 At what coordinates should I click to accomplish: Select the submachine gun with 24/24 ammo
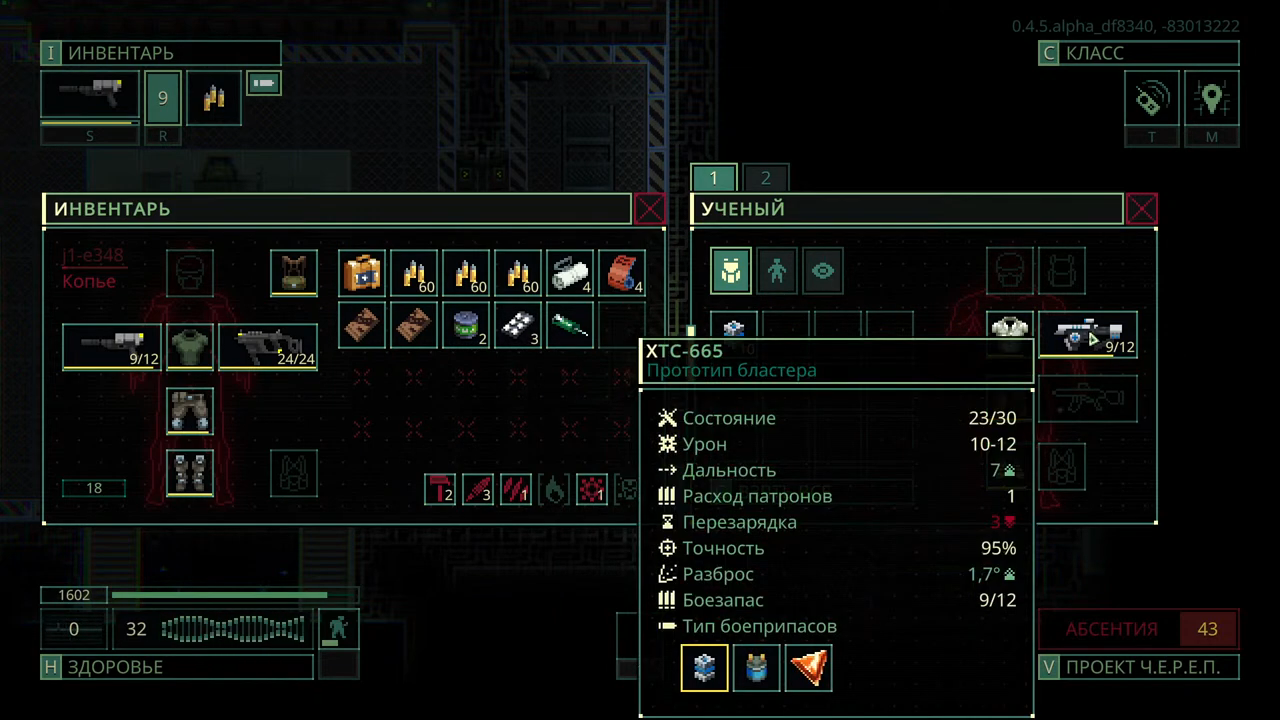pyautogui.click(x=268, y=346)
